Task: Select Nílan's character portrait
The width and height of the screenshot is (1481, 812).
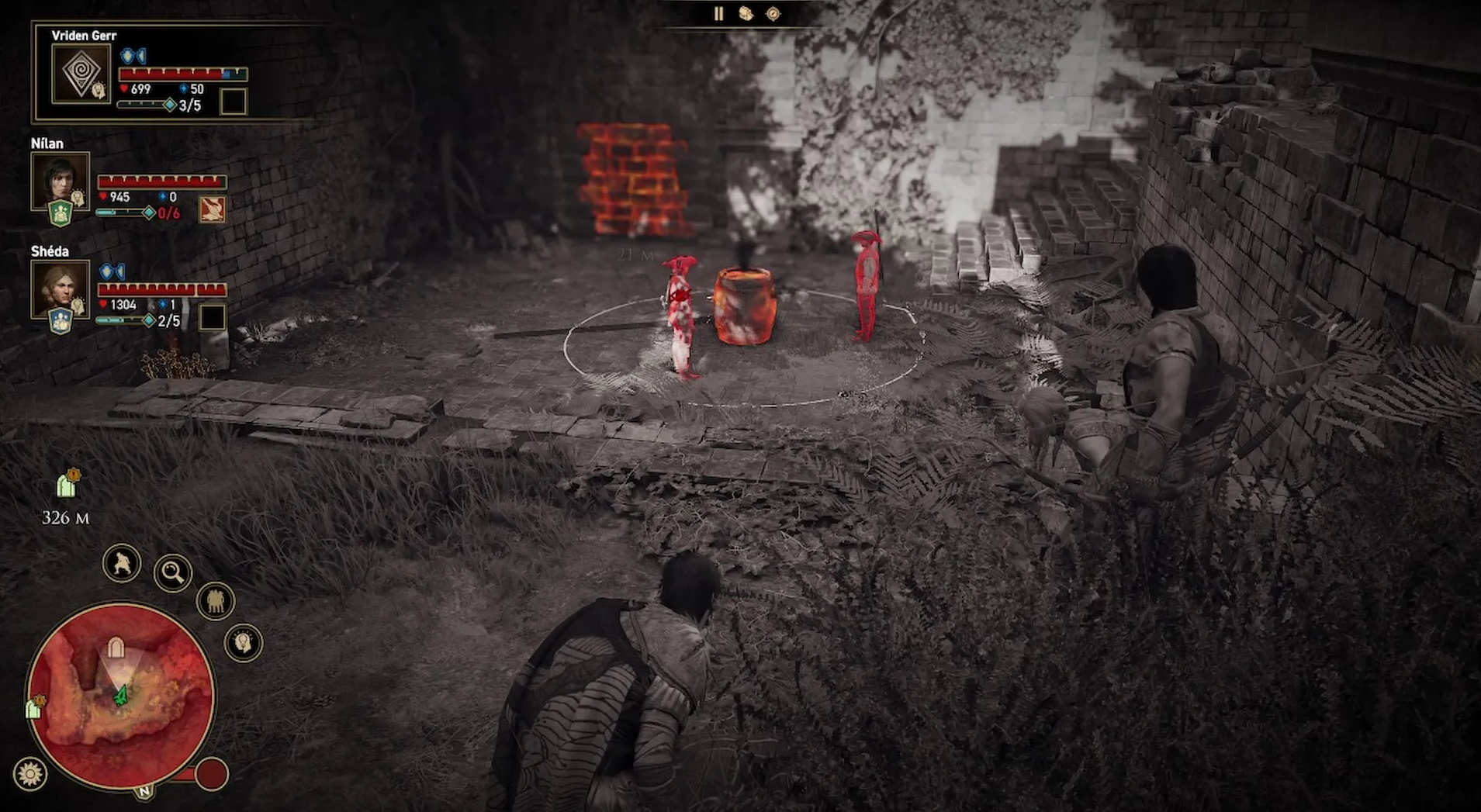Action: tap(60, 181)
